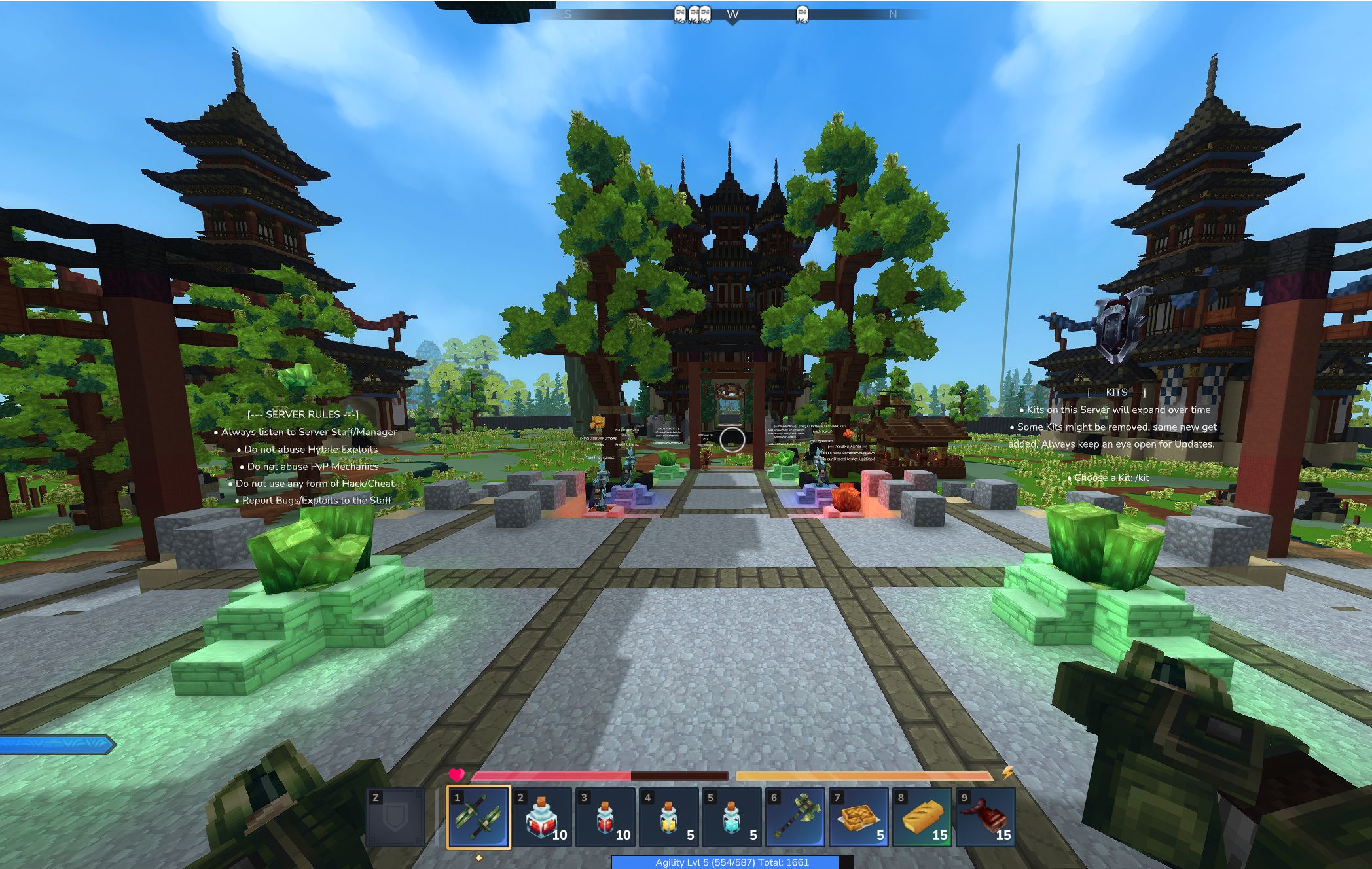This screenshot has height=869, width=1372.
Task: Select the red potion in hotbar slot 3
Action: click(607, 817)
